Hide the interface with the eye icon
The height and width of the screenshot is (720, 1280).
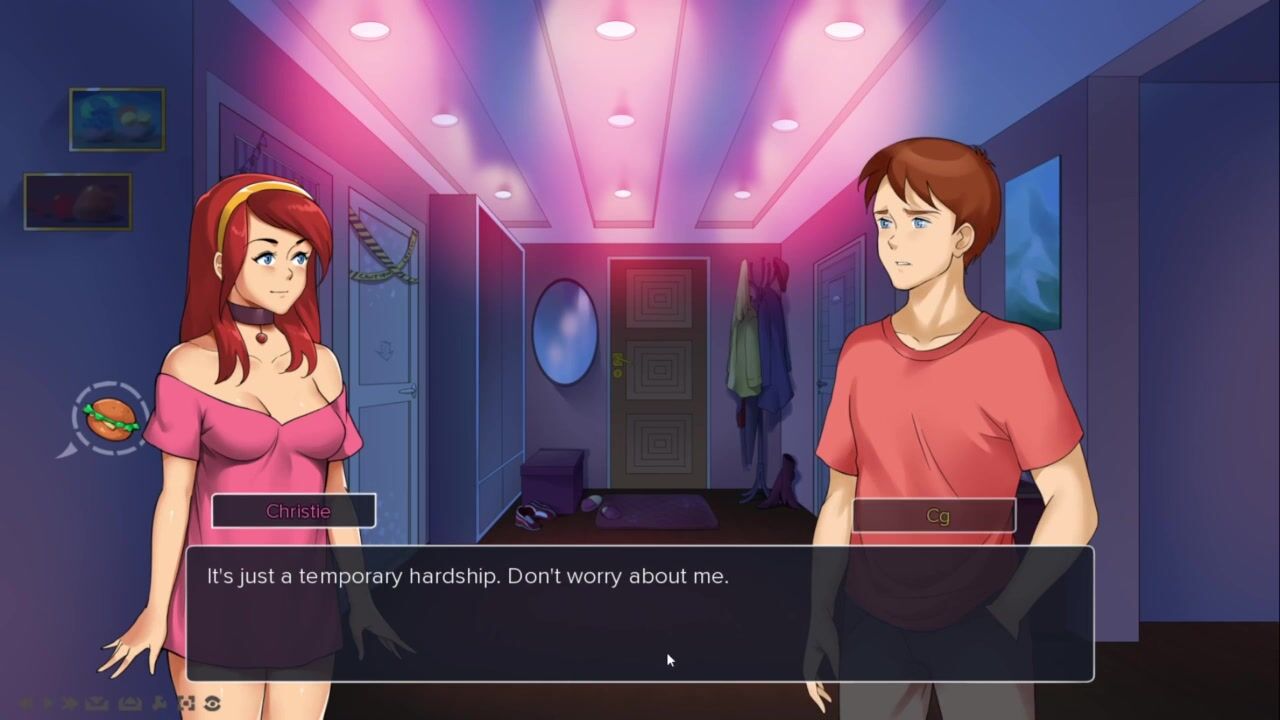tap(211, 703)
